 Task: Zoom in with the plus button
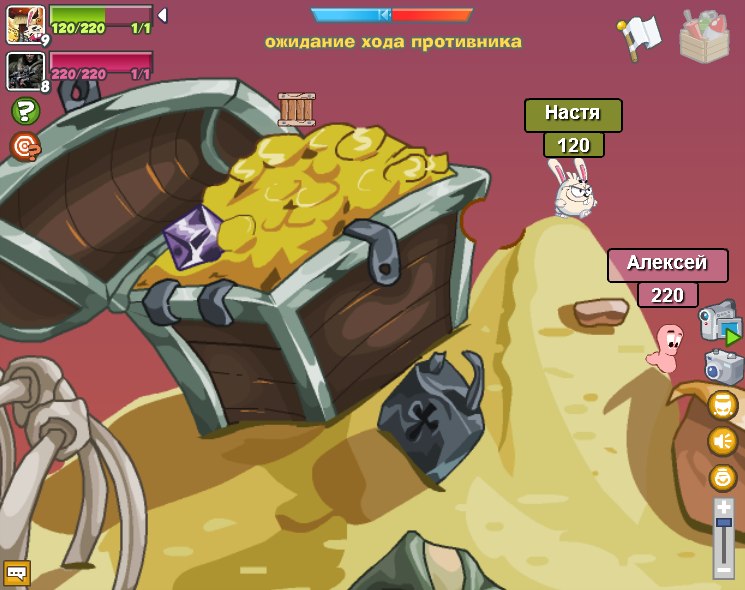724,507
